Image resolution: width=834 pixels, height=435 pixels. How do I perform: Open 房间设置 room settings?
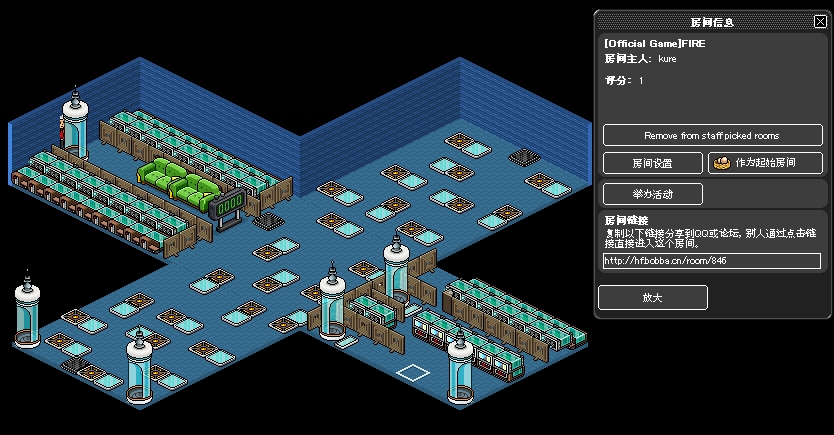(652, 163)
